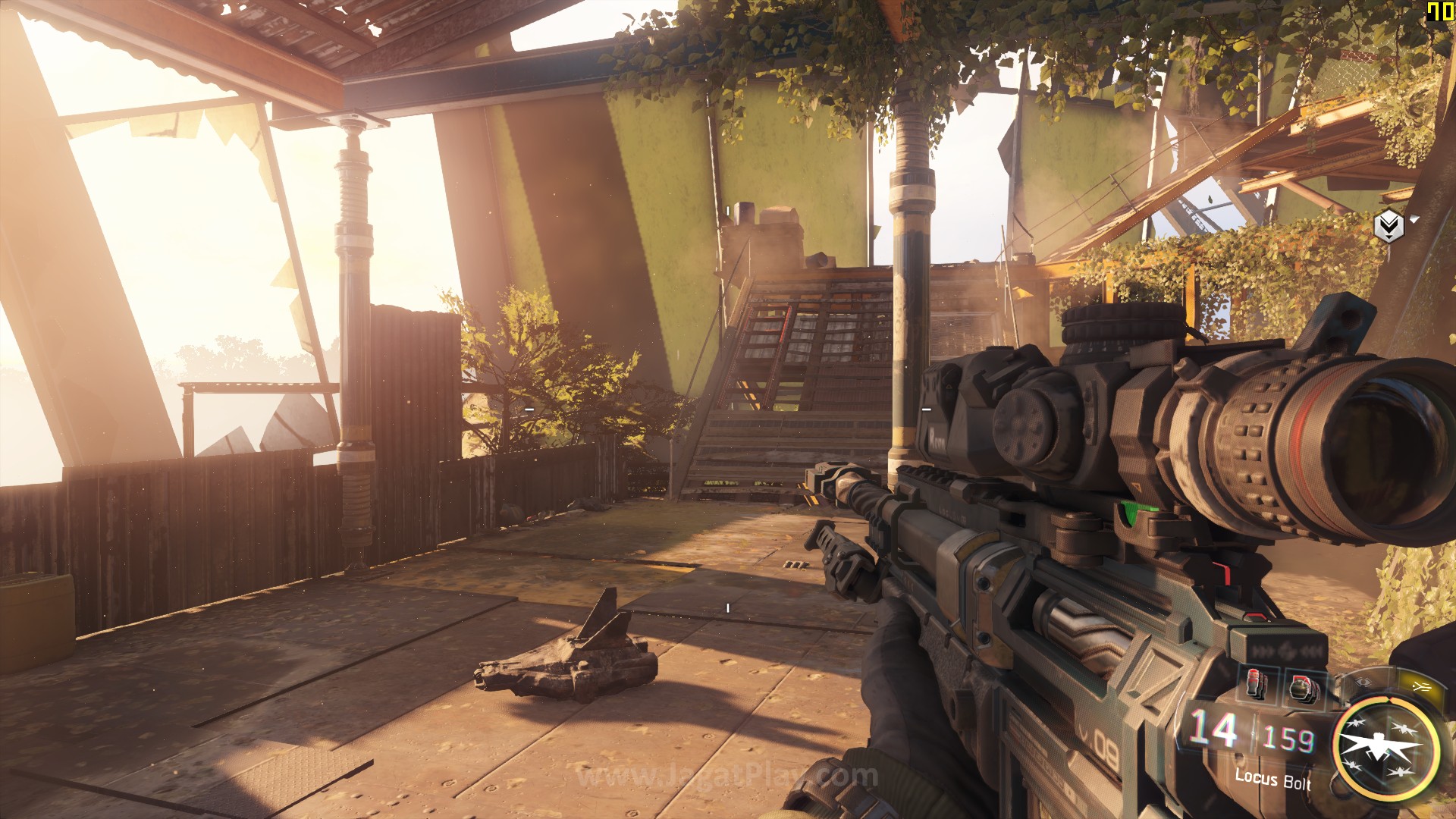Click the Locus Bolt weapon name
This screenshot has height=819, width=1456.
click(1272, 779)
